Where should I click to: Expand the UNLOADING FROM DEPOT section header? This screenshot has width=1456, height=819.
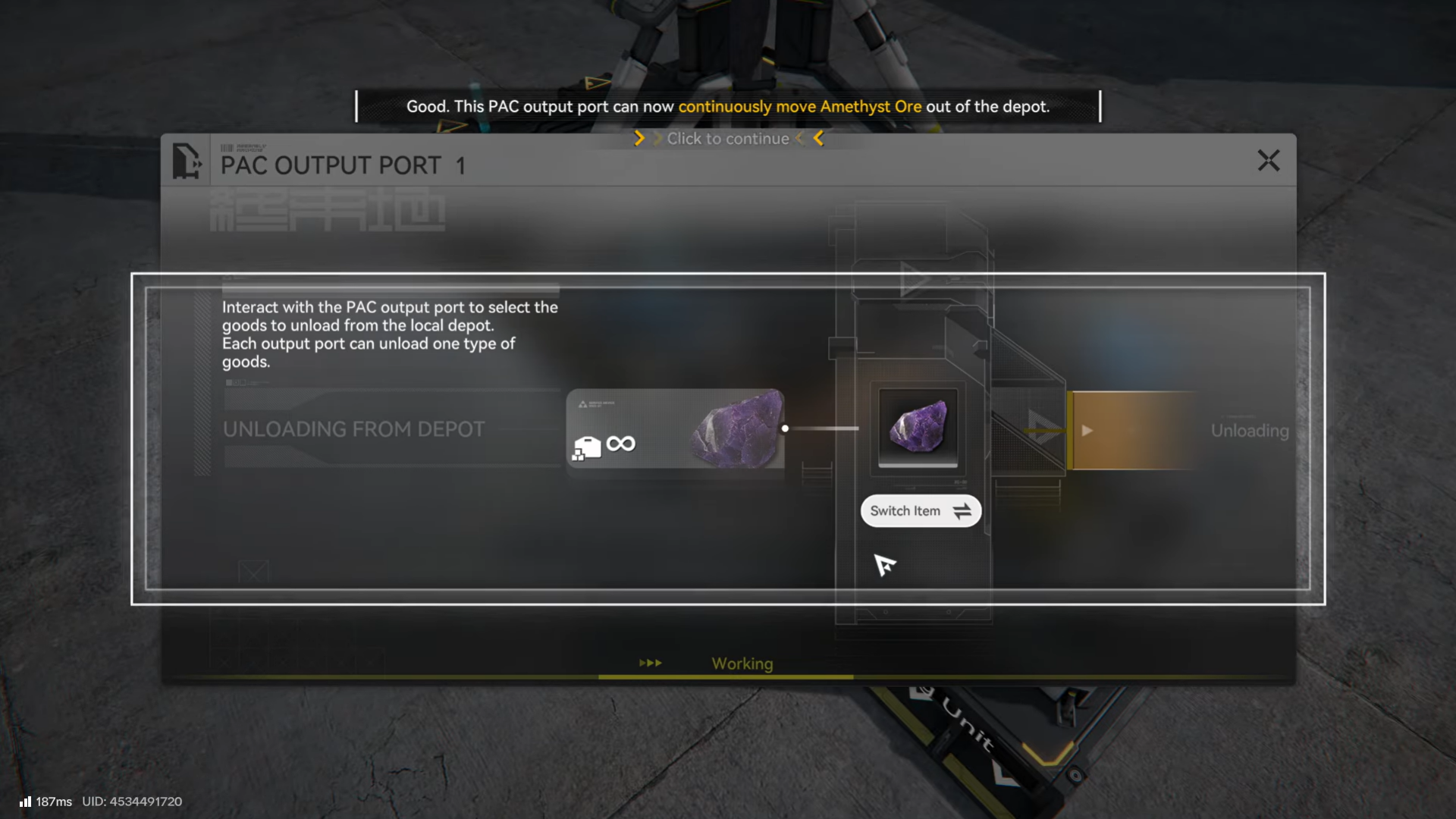(353, 428)
